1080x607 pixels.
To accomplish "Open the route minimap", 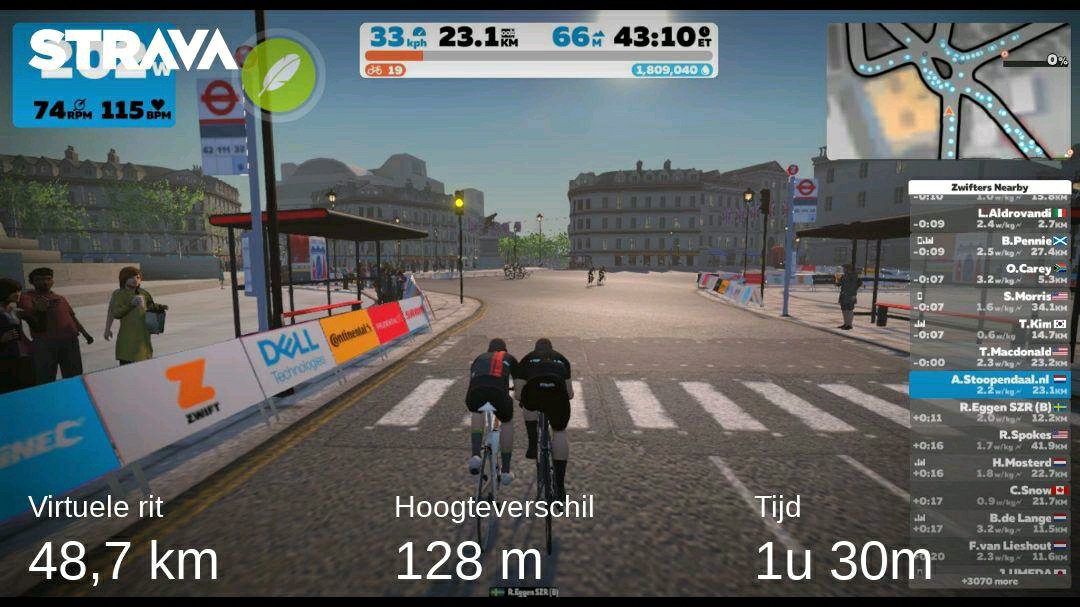I will pos(948,91).
